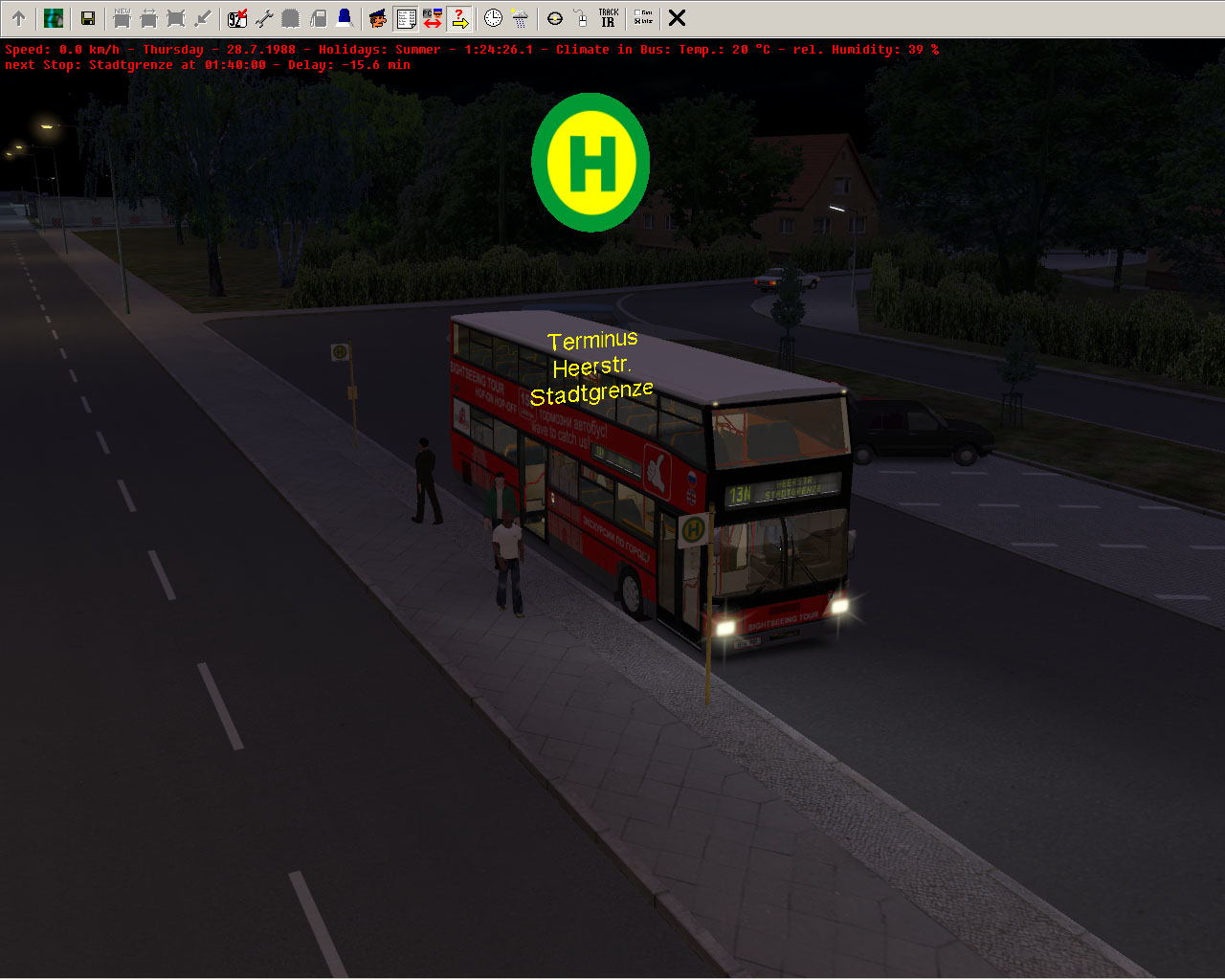Viewport: 1225px width, 980px height.
Task: Click the steering wheel icon
Action: point(554,18)
